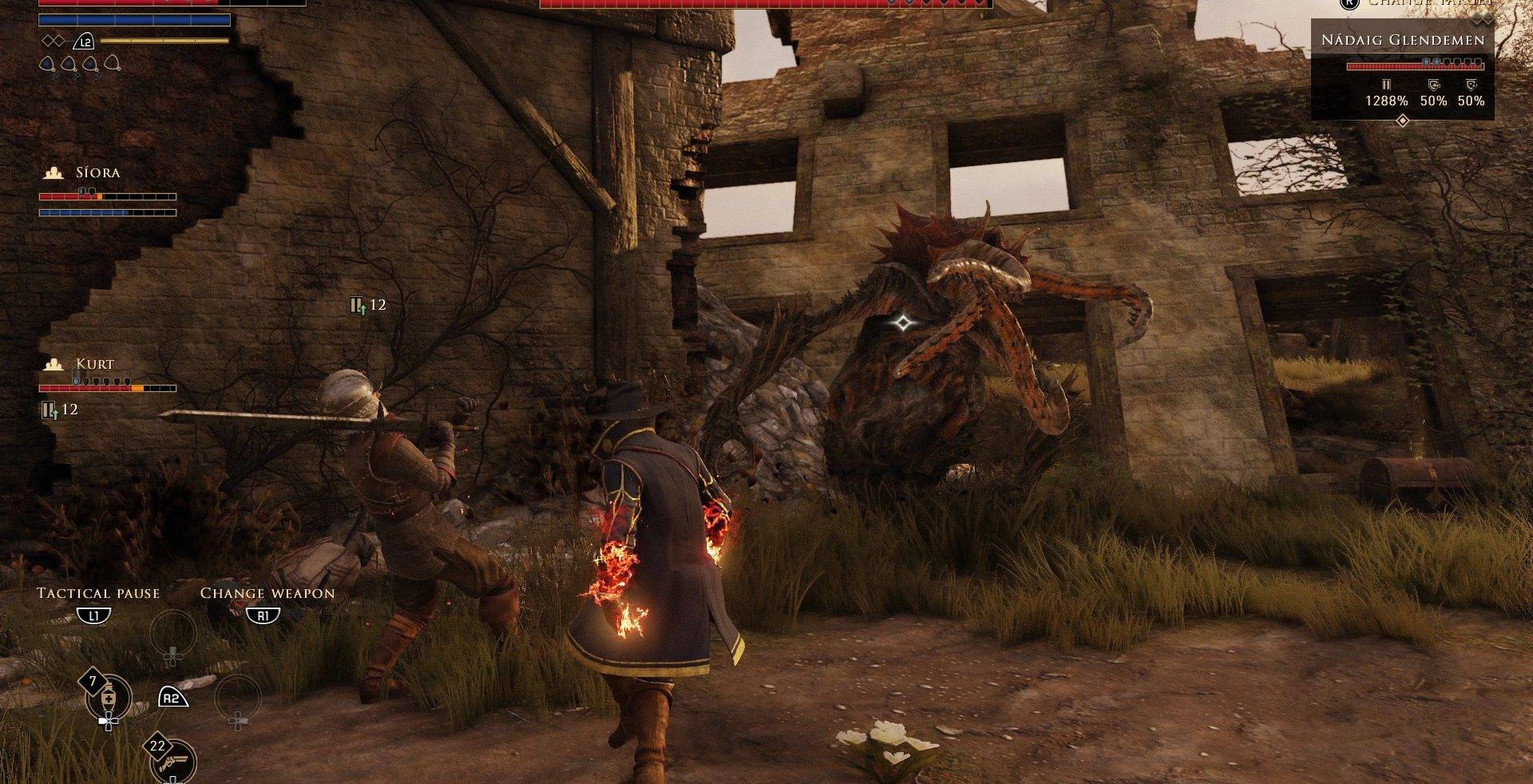
Task: Use the health potion quick slot
Action: [109, 697]
